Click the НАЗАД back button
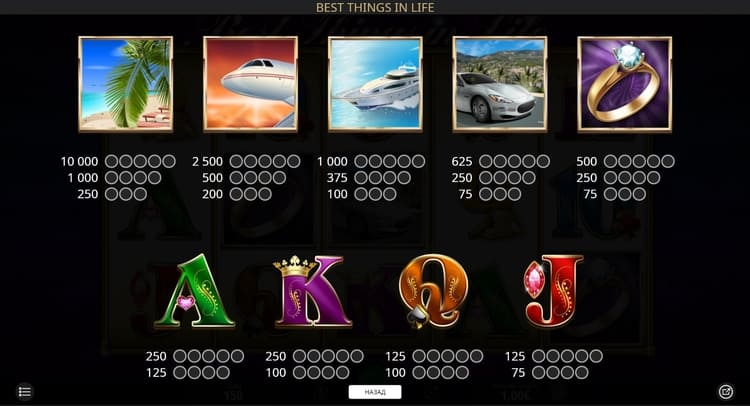The height and width of the screenshot is (406, 750). pos(374,392)
